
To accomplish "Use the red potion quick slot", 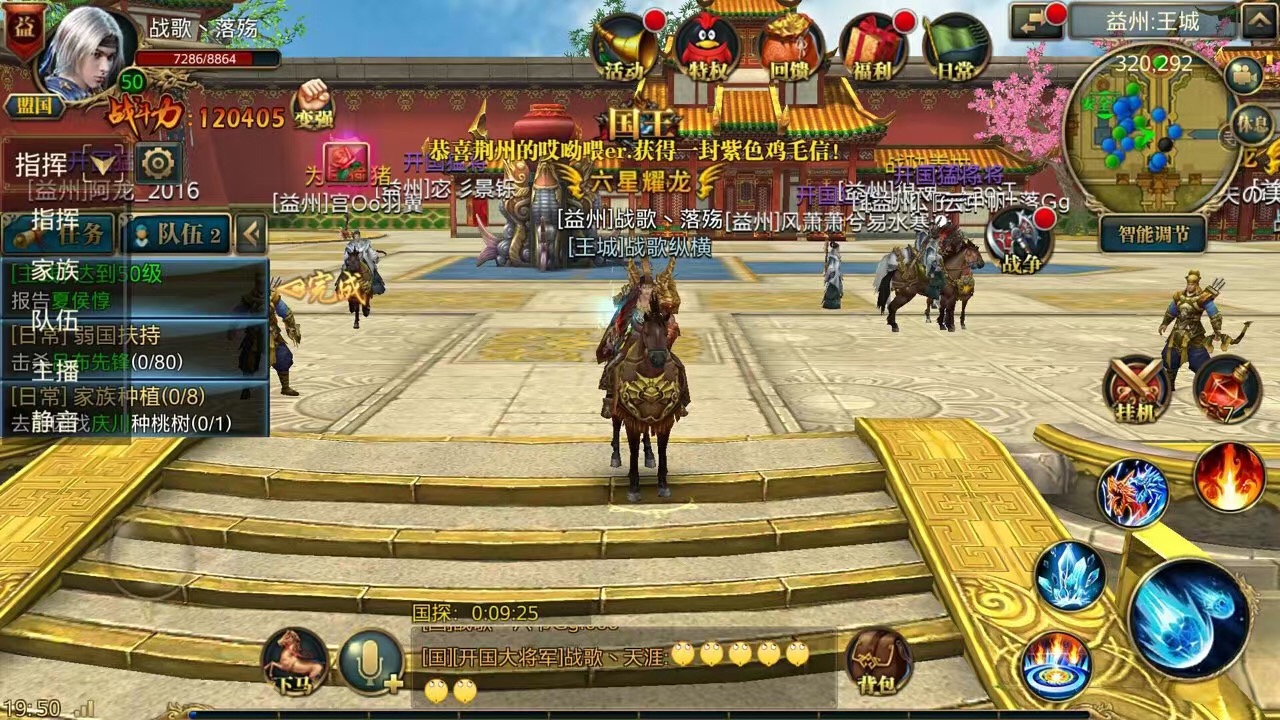I will point(1226,388).
